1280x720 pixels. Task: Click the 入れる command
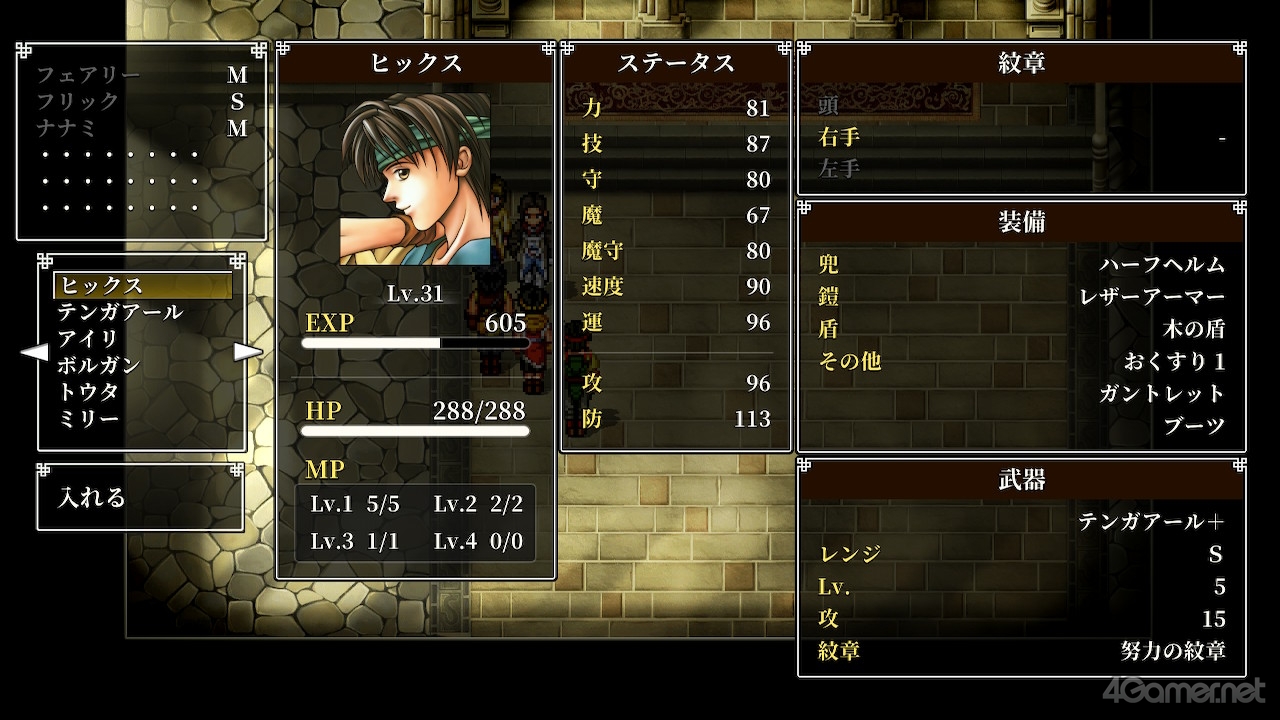(x=92, y=497)
